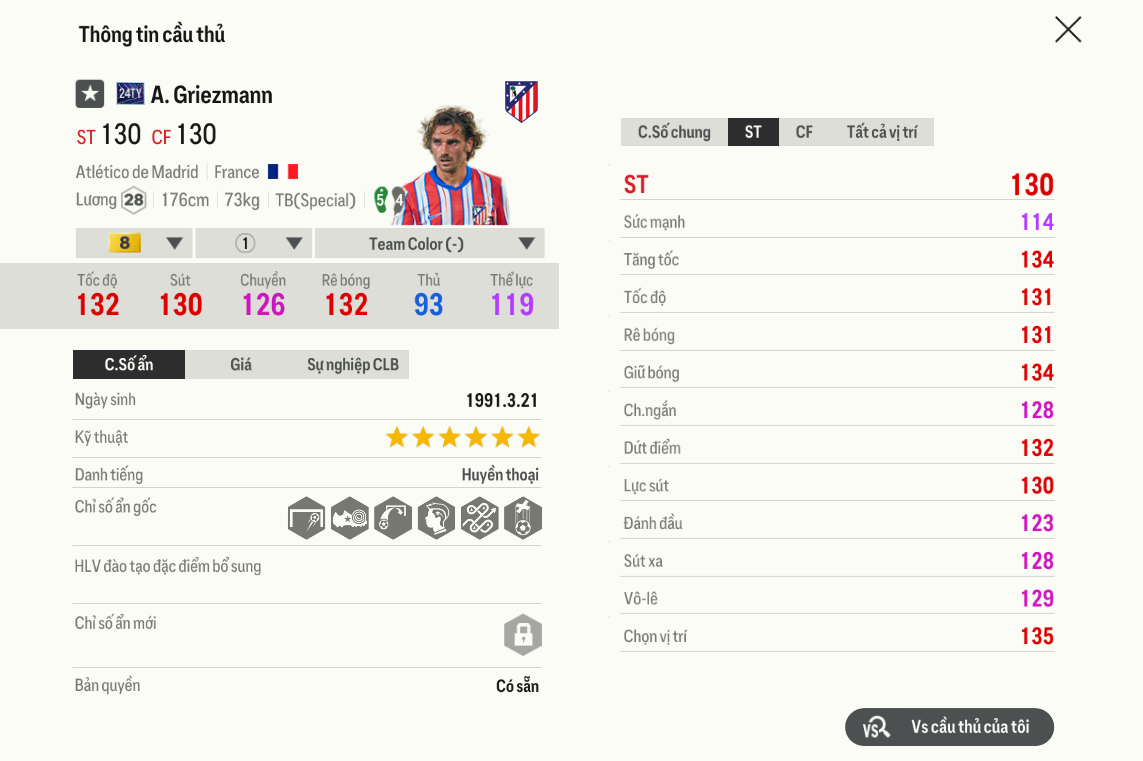Switch to the C.Số chung tab

(674, 132)
